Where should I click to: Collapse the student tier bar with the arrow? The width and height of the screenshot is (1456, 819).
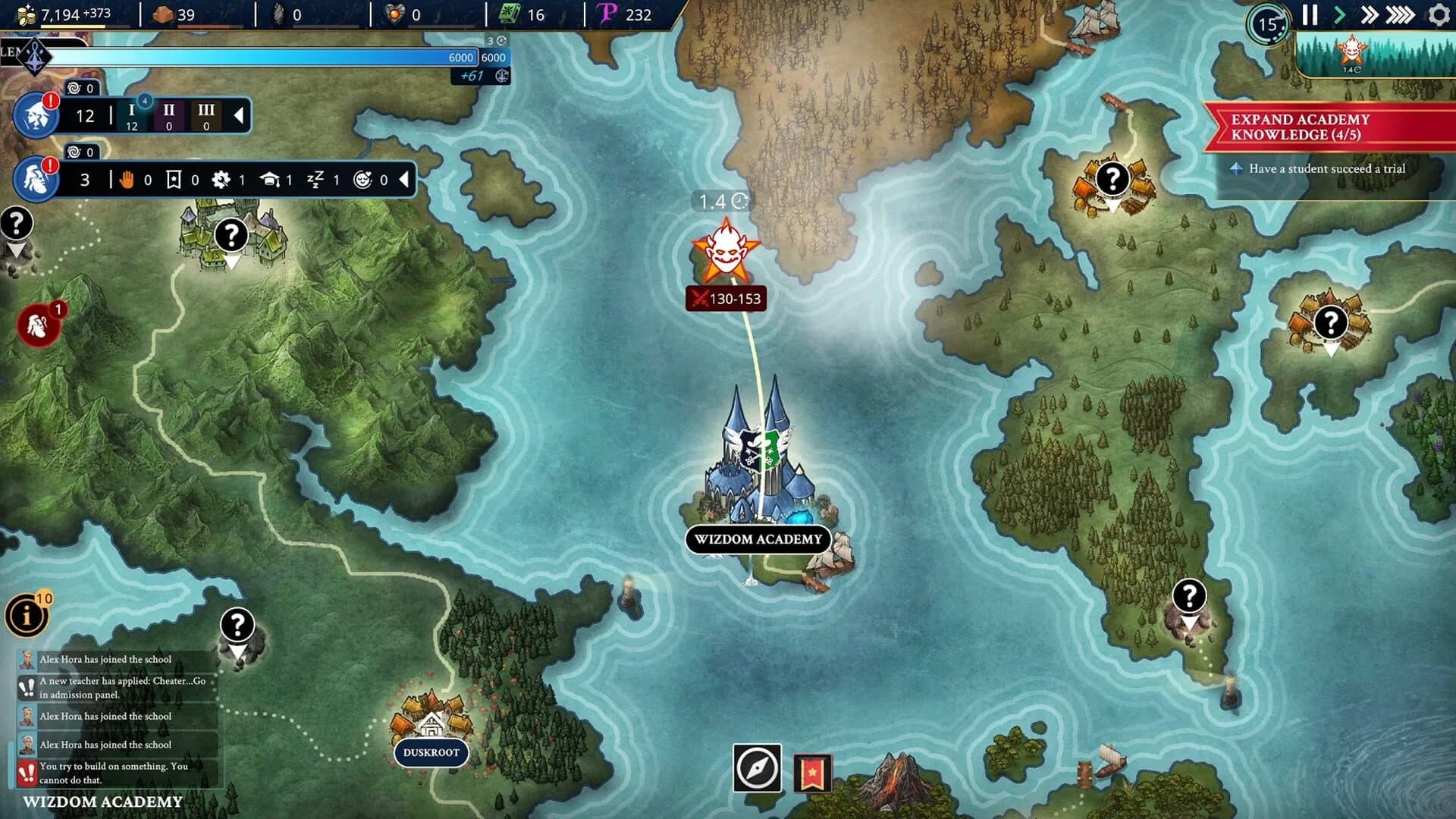click(240, 116)
